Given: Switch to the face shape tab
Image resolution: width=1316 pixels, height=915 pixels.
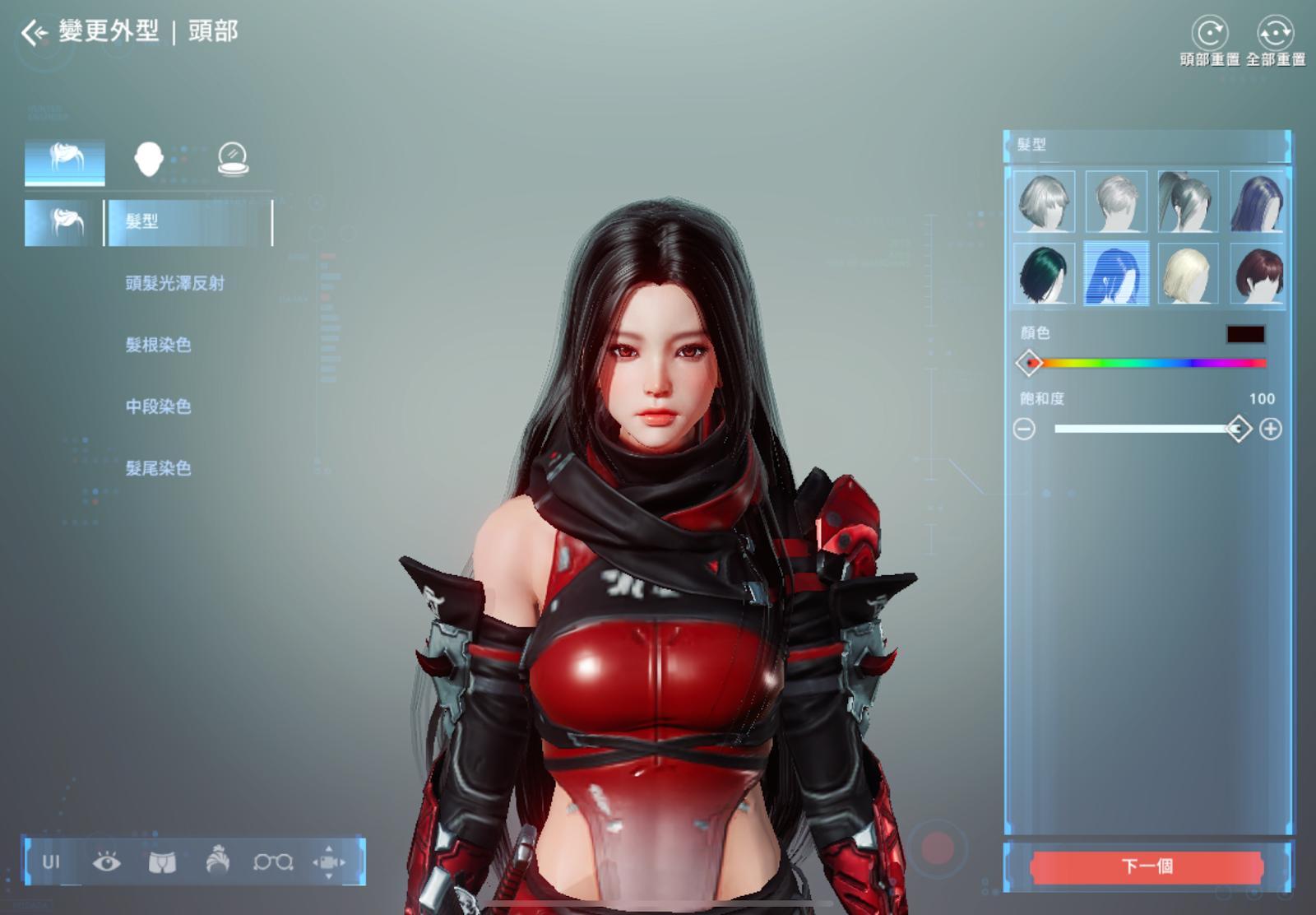Looking at the screenshot, I should point(149,159).
